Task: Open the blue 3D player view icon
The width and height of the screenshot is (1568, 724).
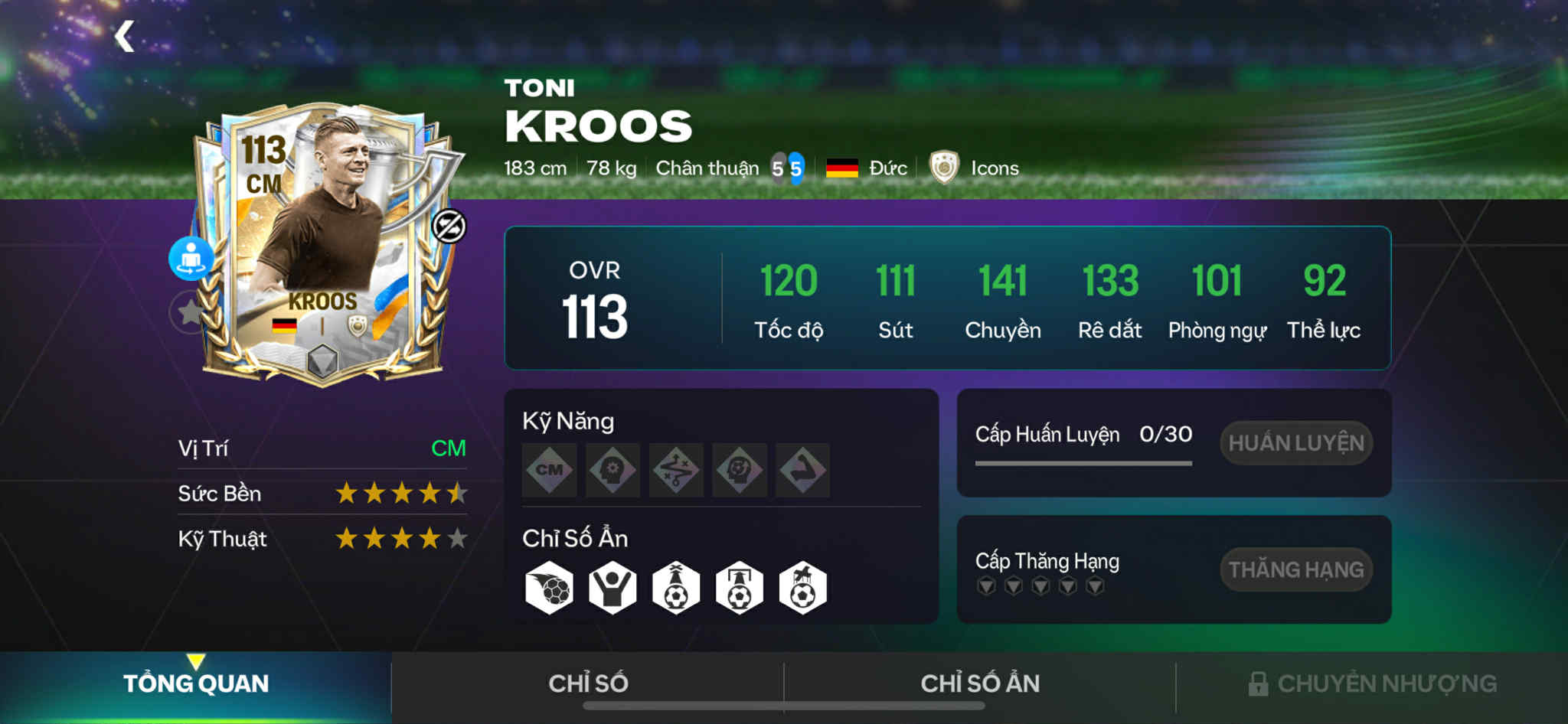Action: pos(191,258)
